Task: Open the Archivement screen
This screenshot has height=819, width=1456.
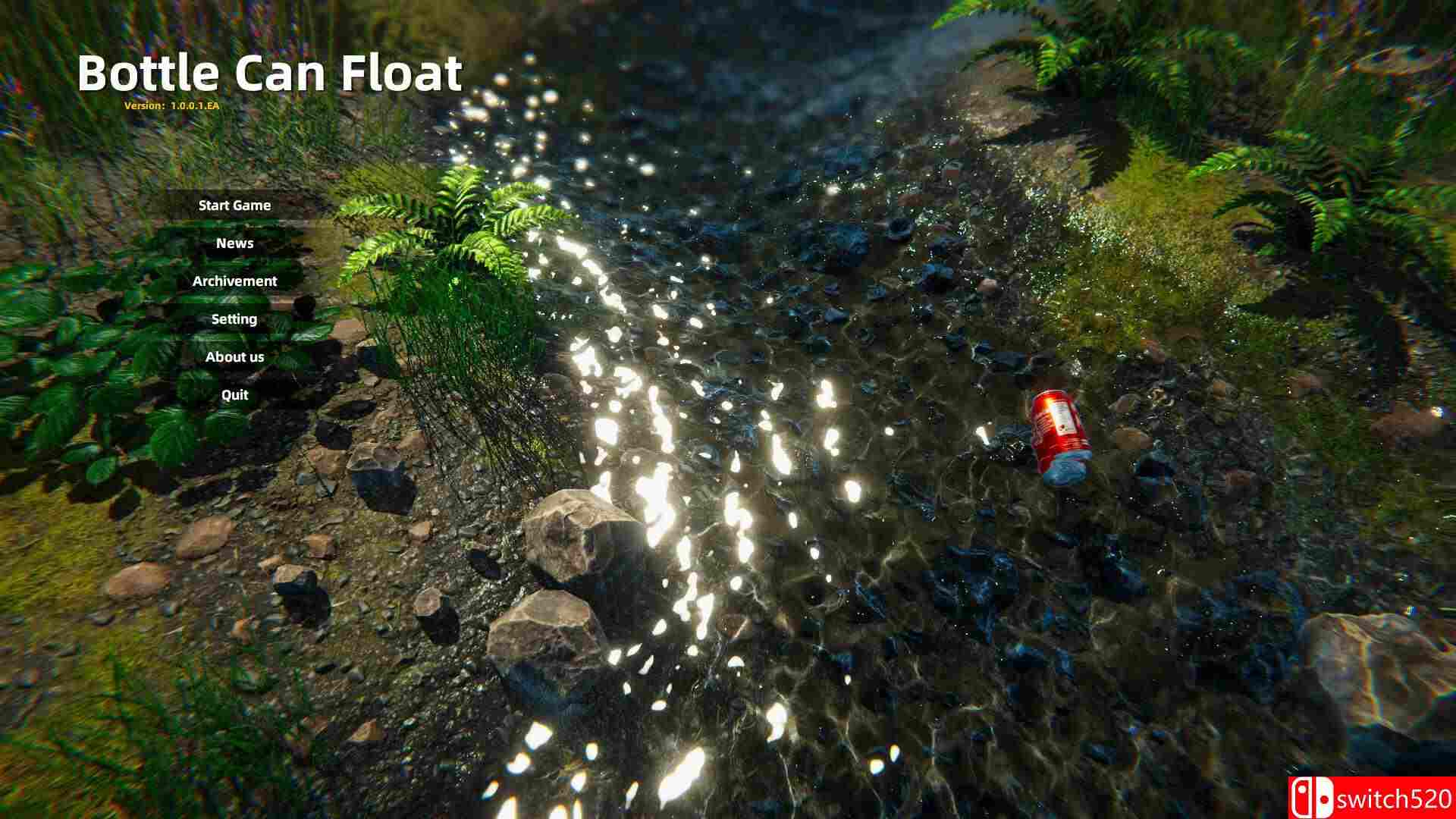Action: coord(235,281)
